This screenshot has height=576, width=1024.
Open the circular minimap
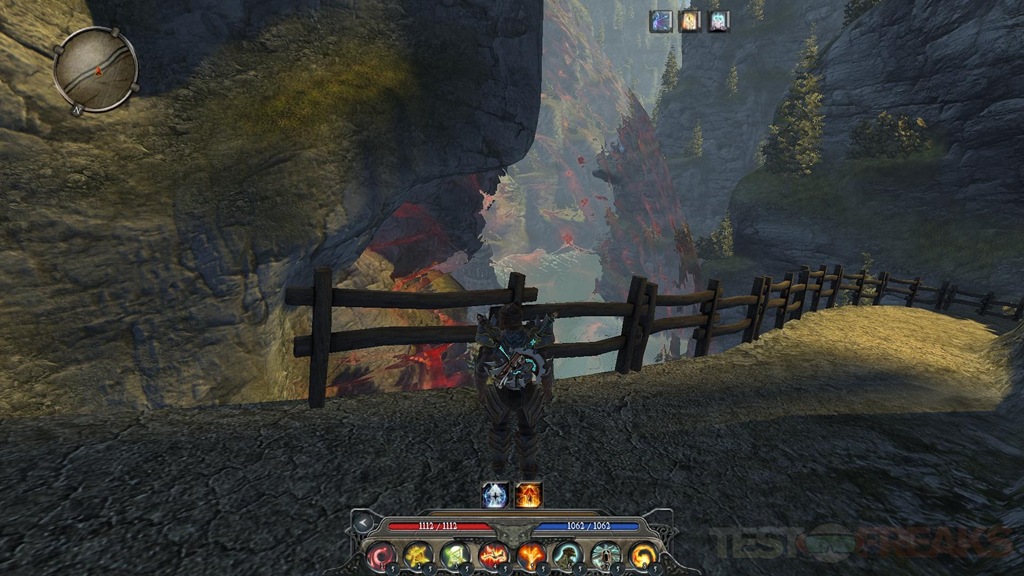pyautogui.click(x=95, y=68)
